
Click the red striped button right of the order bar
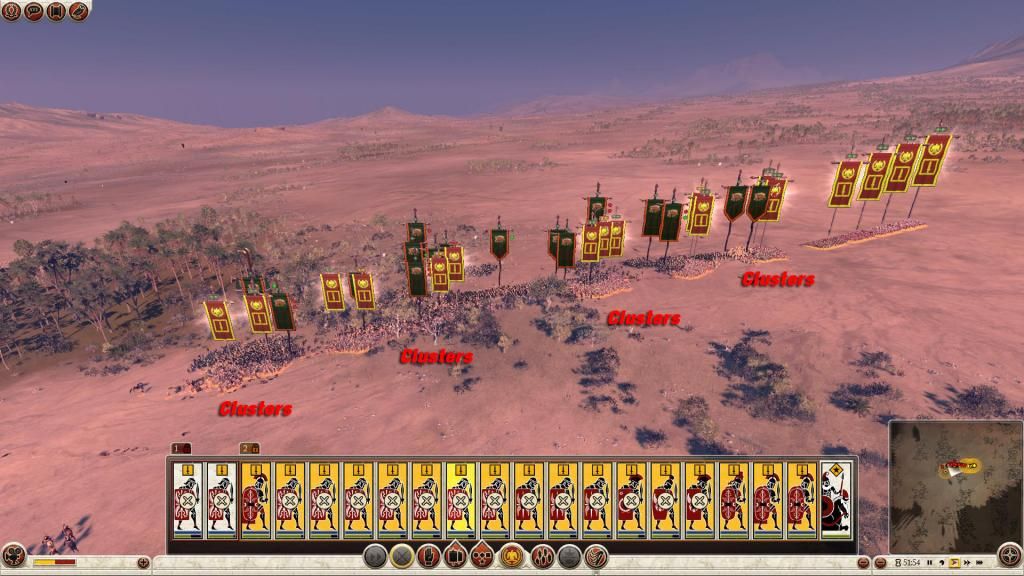[x=596, y=555]
